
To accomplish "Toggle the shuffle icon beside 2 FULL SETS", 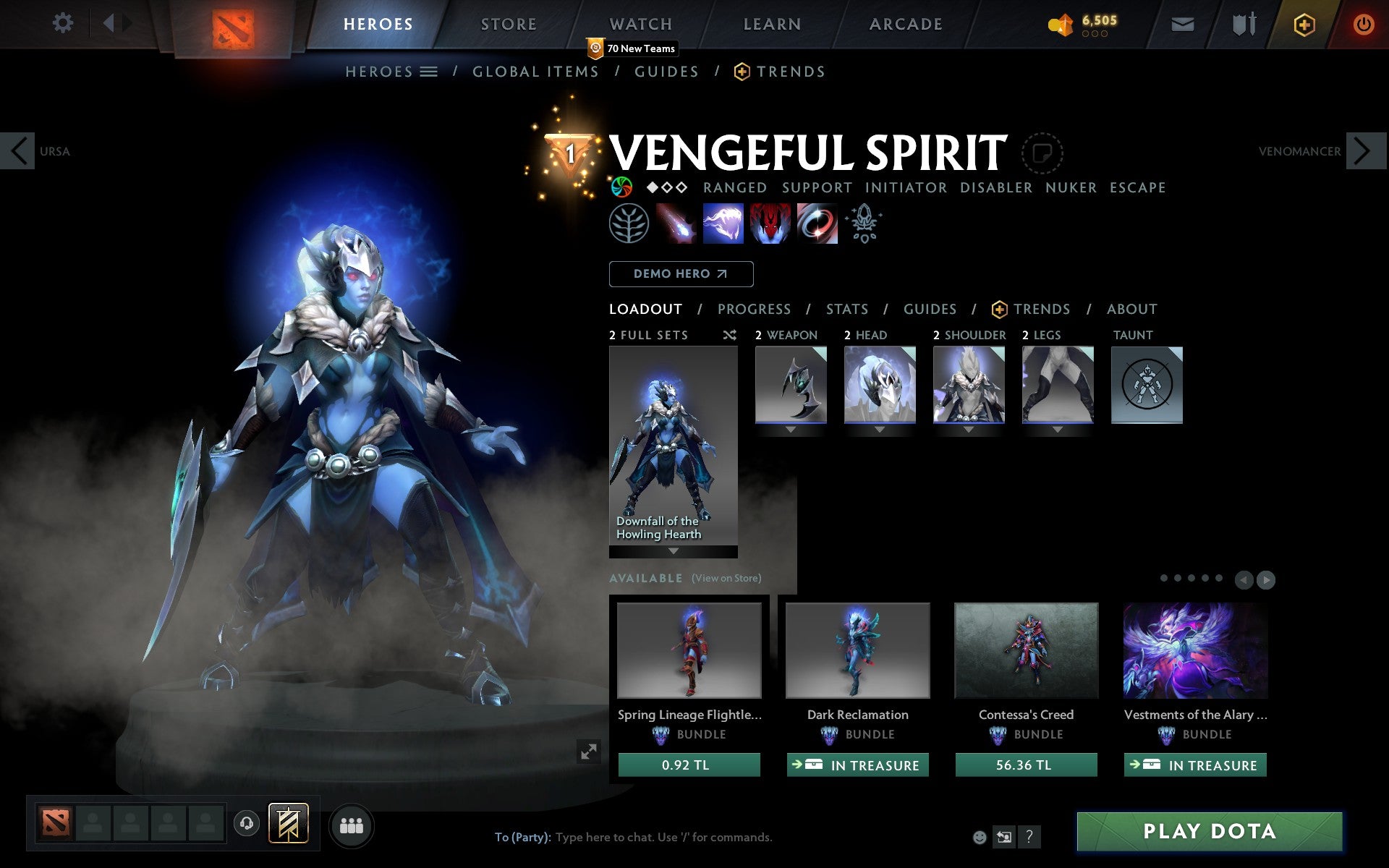I will 729,335.
